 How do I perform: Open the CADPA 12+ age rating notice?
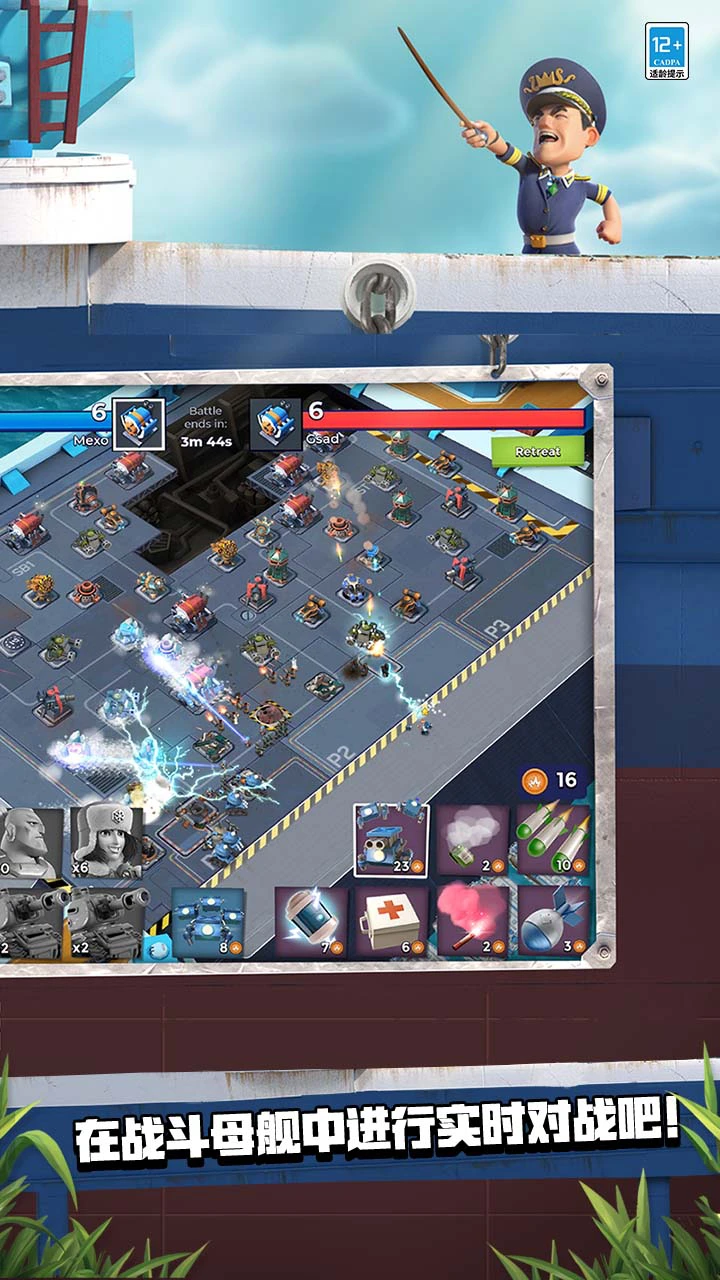pos(666,50)
